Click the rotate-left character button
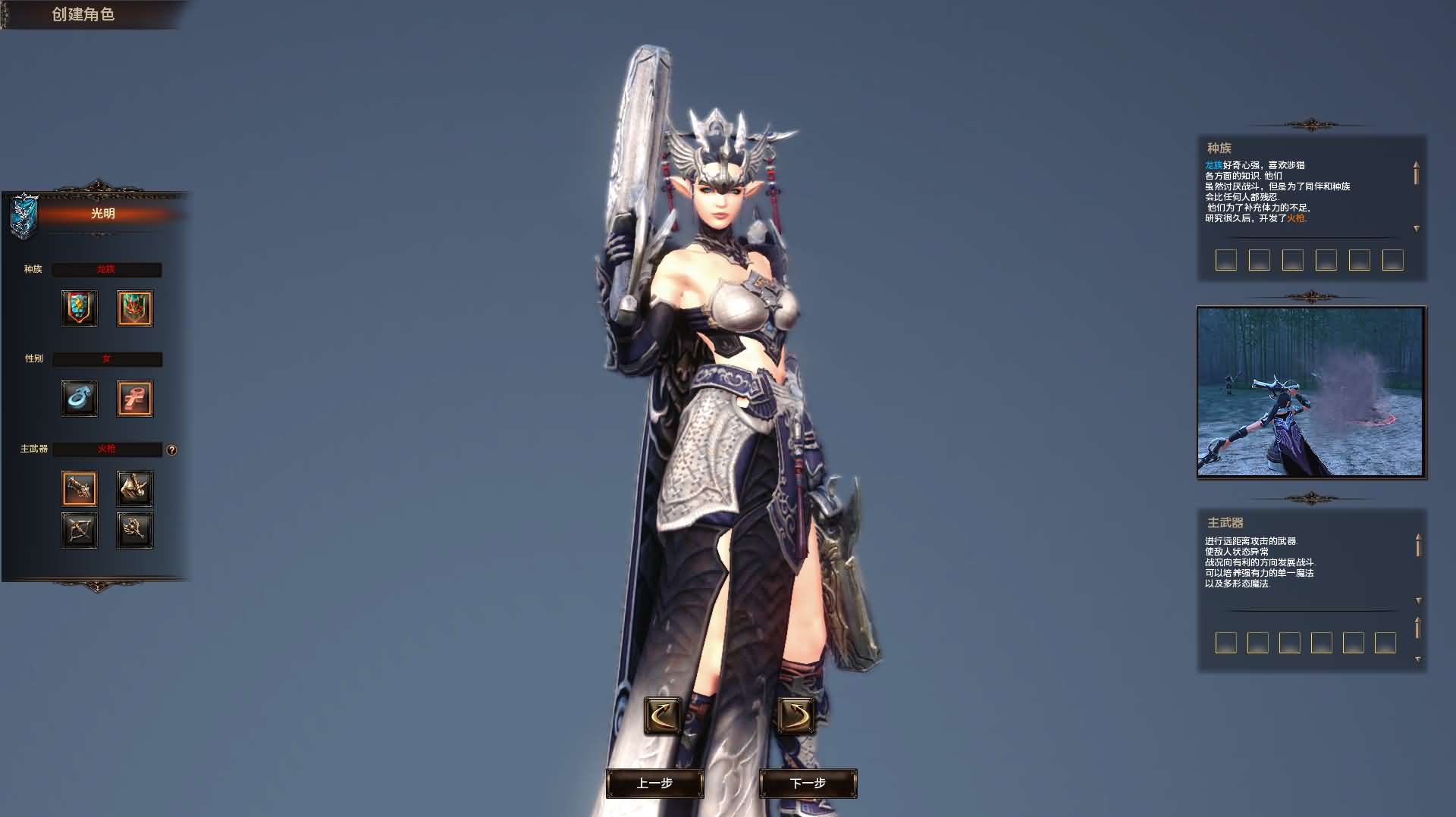 point(662,717)
